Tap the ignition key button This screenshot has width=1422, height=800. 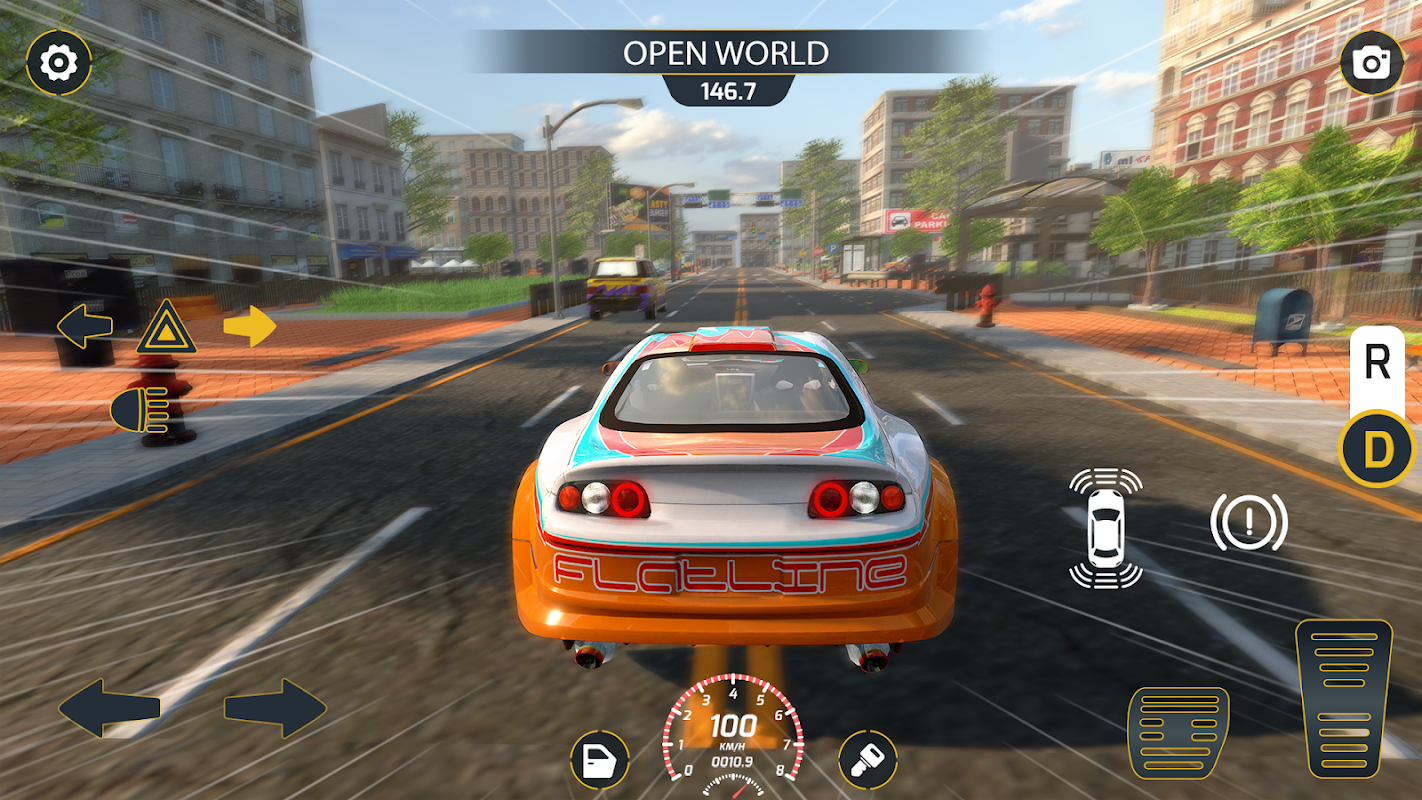click(x=867, y=761)
